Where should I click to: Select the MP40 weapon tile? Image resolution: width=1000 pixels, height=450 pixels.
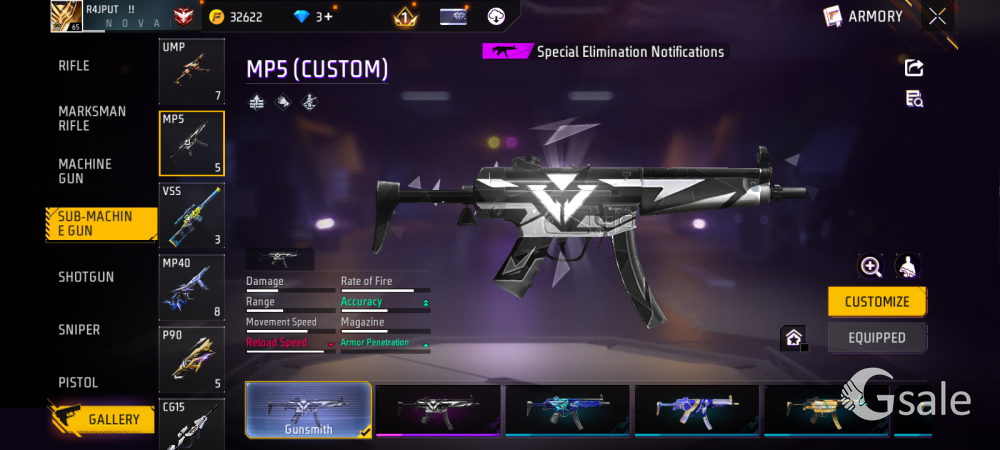pyautogui.click(x=192, y=287)
